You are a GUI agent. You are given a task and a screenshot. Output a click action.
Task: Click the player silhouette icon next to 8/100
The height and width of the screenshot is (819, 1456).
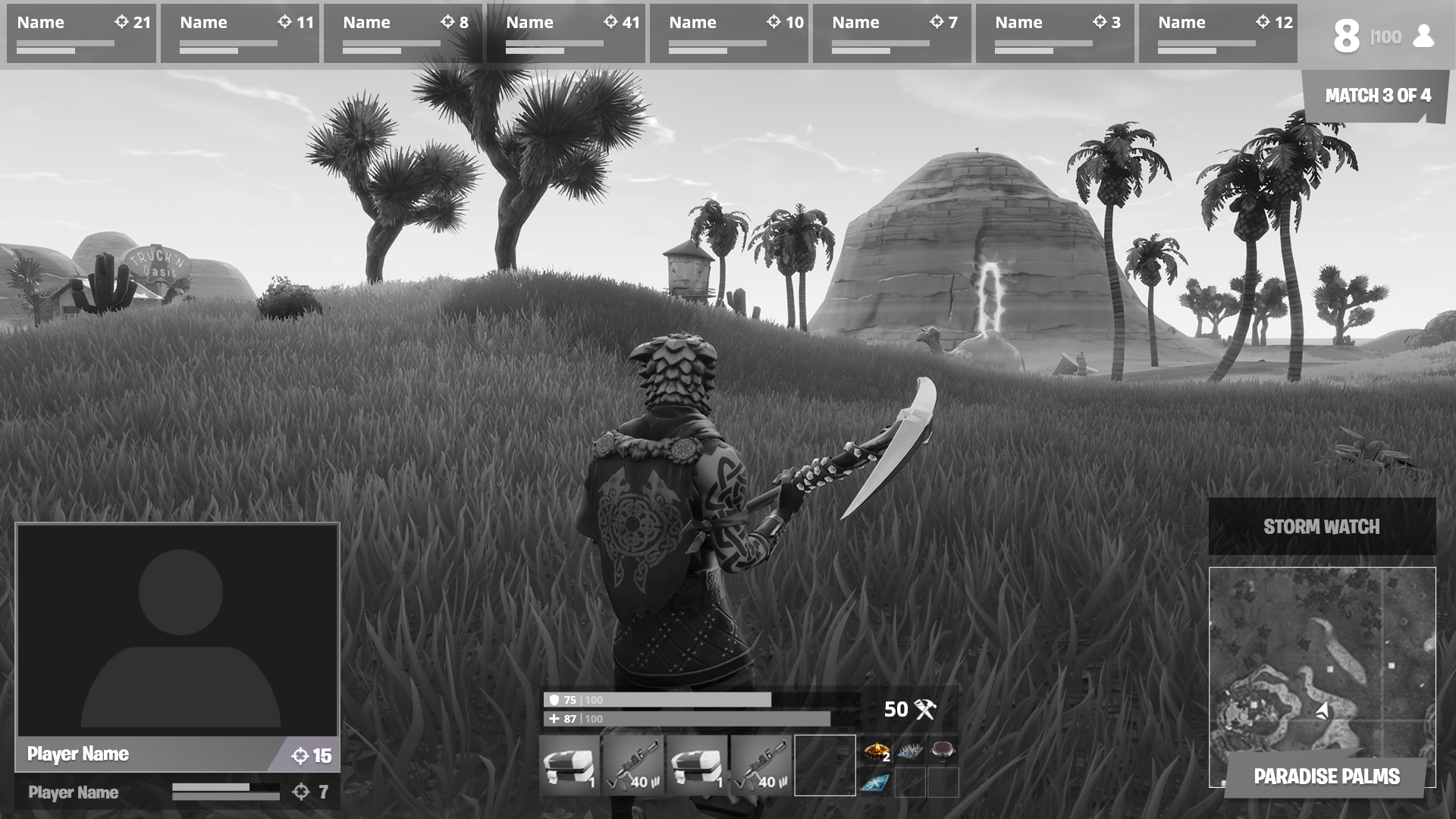1424,34
